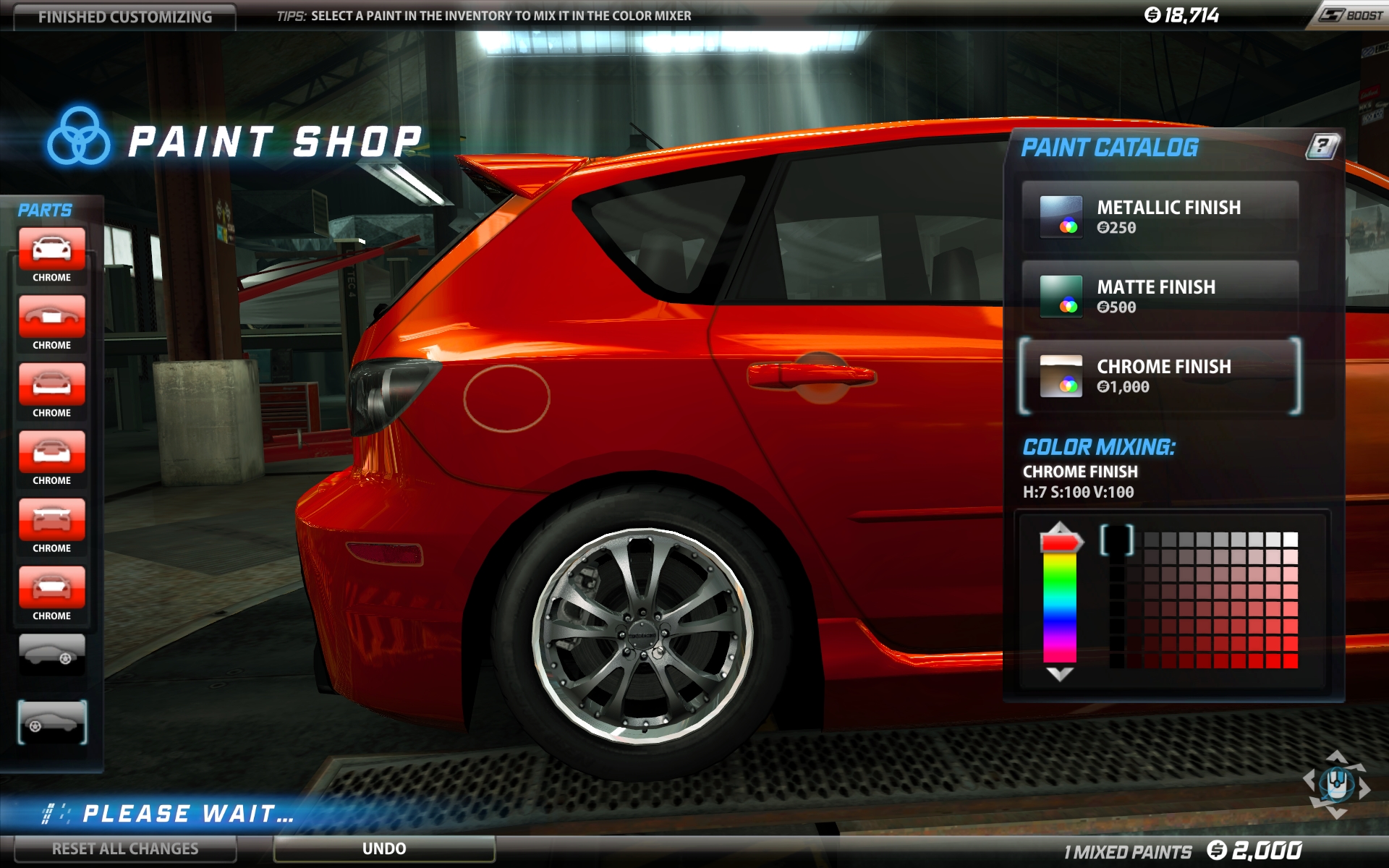Click the camera rotate mouse control
Image resolution: width=1389 pixels, height=868 pixels.
pos(1336,784)
